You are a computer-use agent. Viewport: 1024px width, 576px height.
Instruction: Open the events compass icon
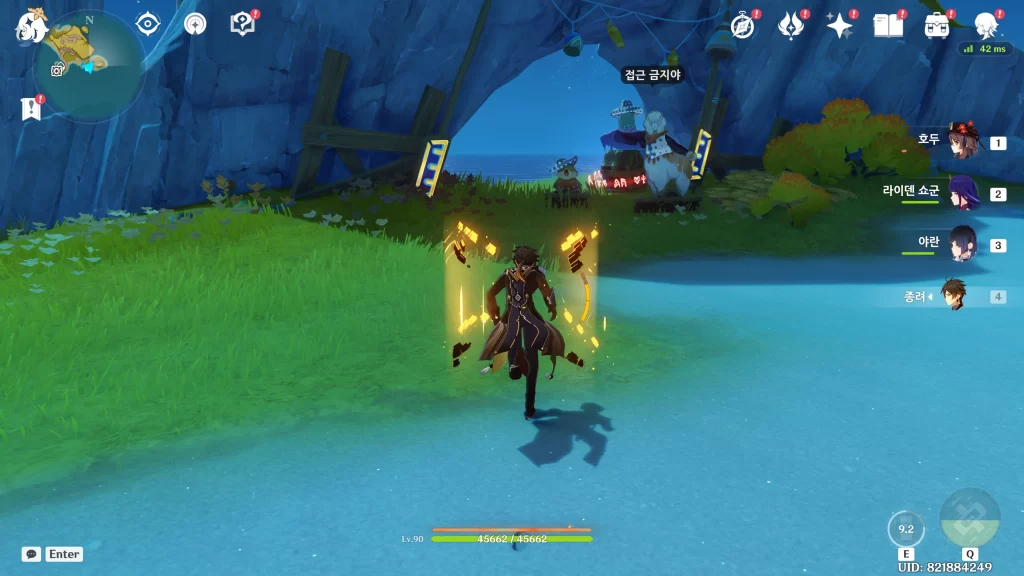[742, 25]
